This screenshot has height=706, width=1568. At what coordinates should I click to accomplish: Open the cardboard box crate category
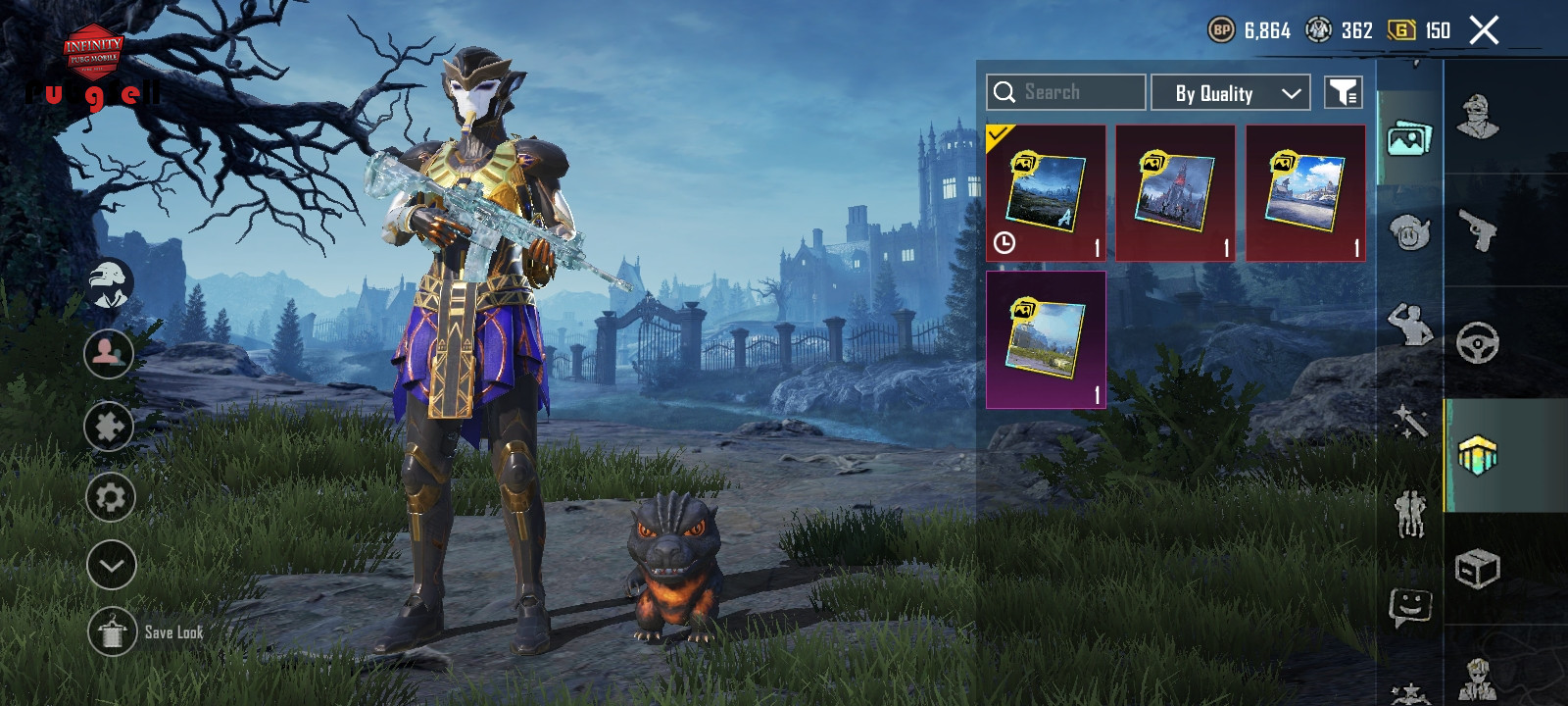[x=1478, y=569]
